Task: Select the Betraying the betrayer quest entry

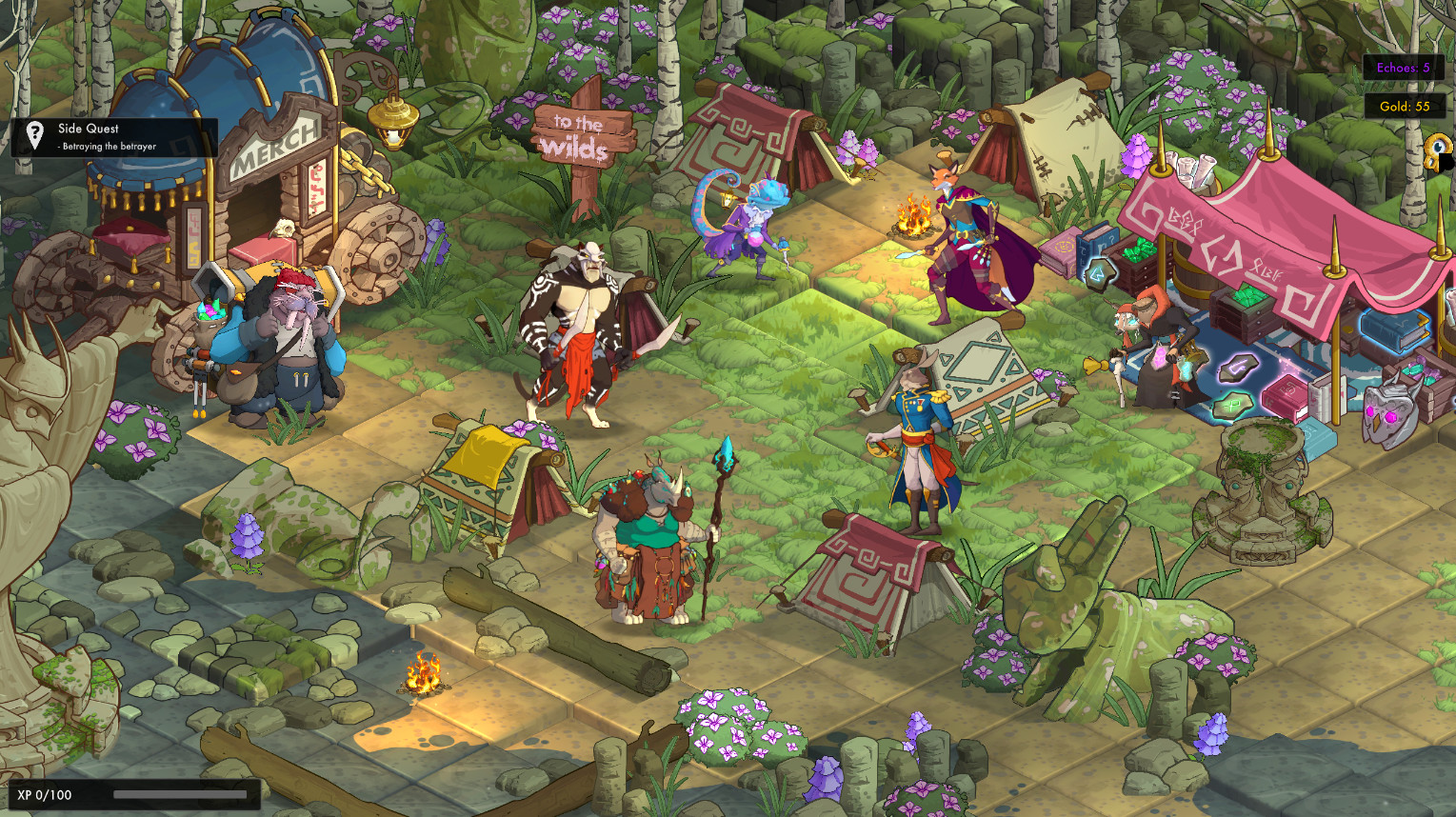Action: tap(108, 149)
